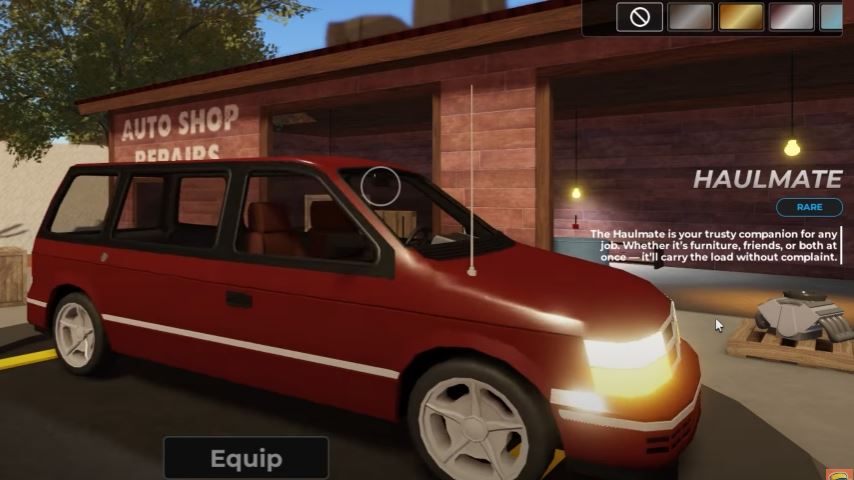
Task: Pick the silver chrome finish swatch
Action: [x=792, y=17]
